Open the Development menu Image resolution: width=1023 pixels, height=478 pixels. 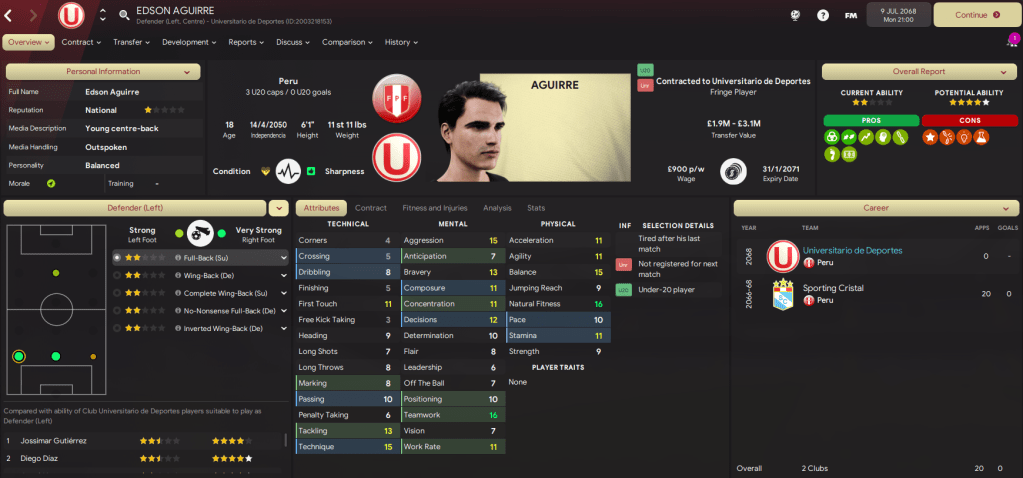coord(189,42)
